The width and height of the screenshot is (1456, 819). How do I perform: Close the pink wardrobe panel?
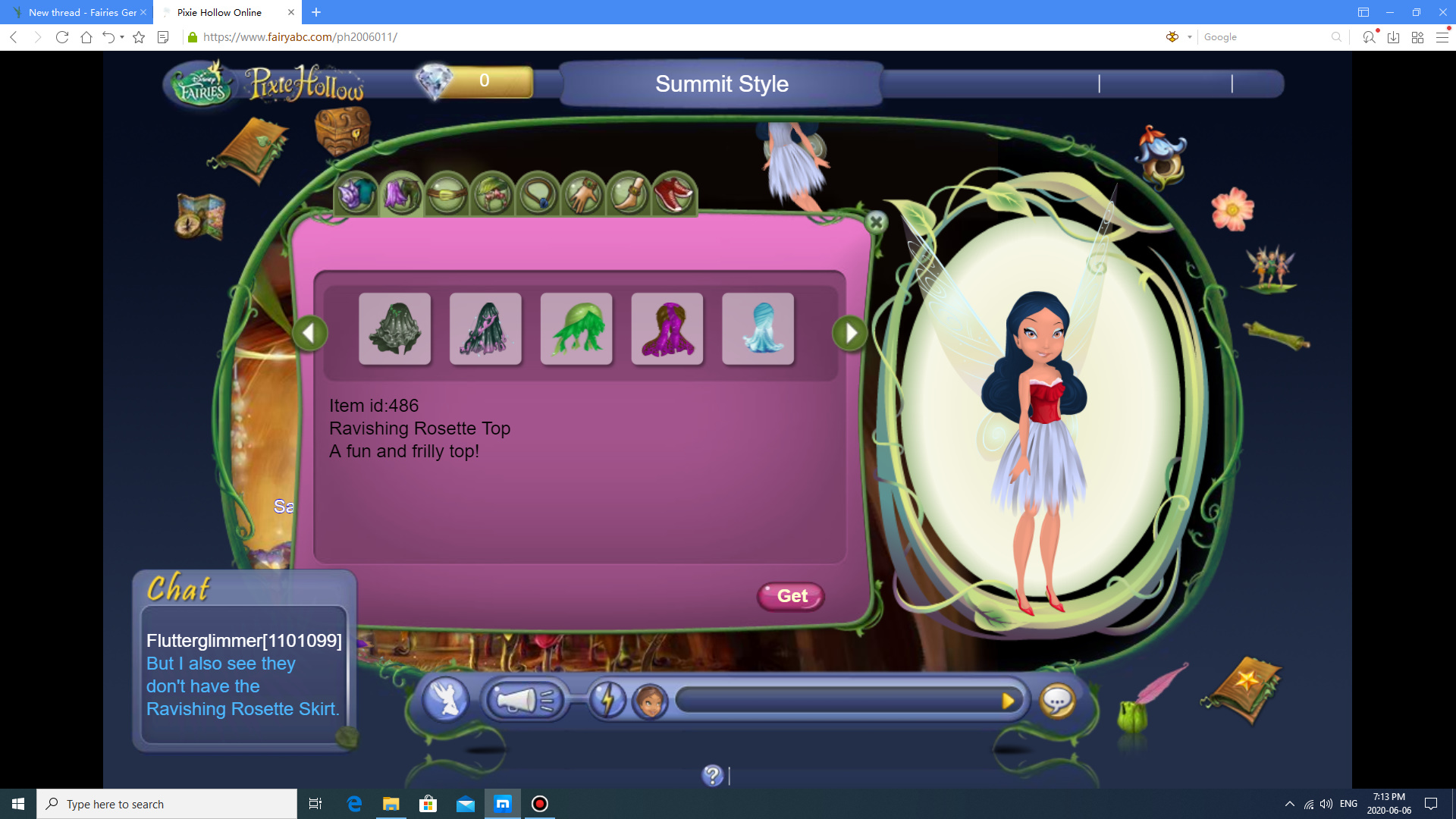(x=876, y=222)
